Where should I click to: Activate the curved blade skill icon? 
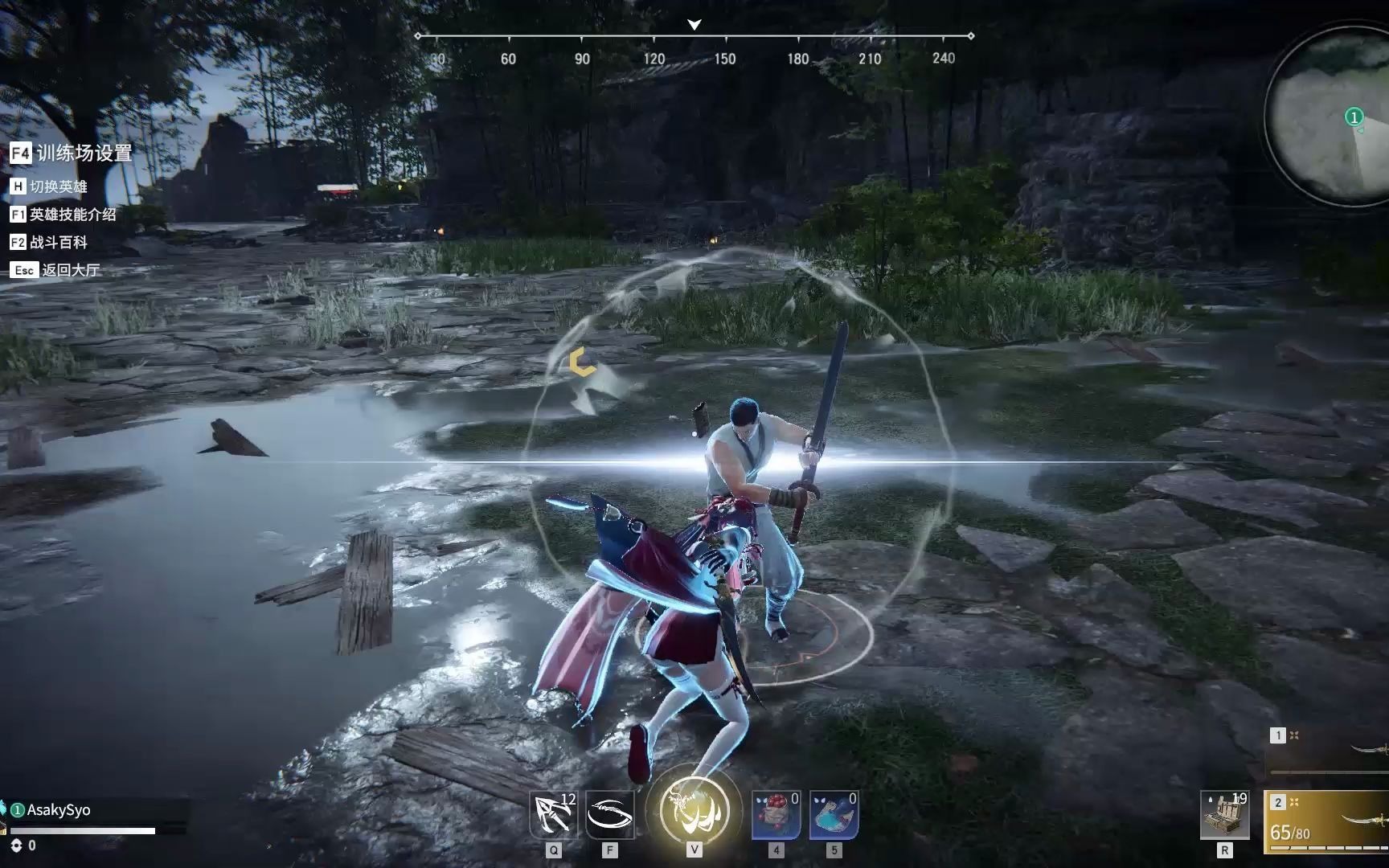click(x=610, y=814)
